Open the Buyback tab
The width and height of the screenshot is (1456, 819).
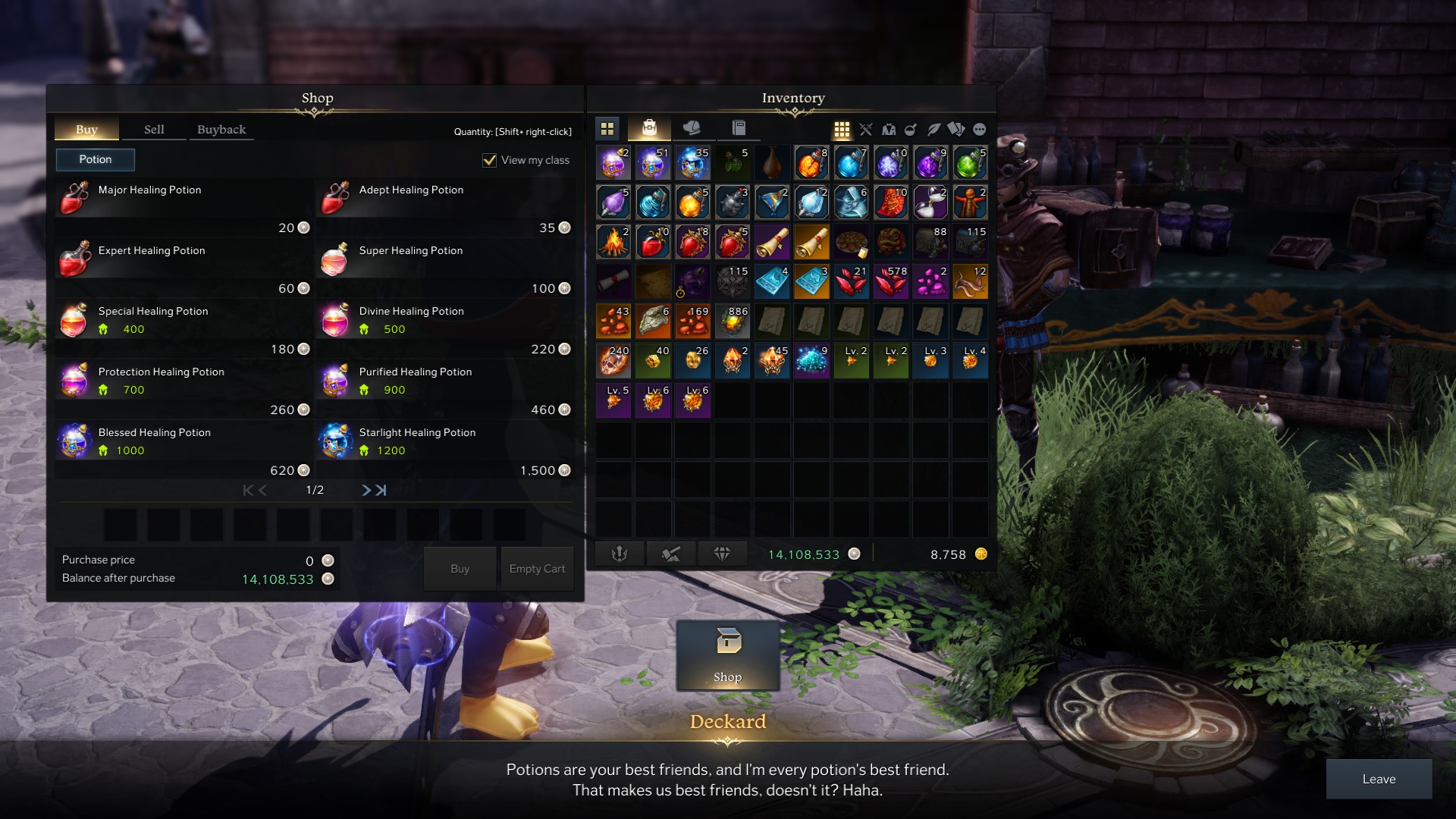click(221, 129)
